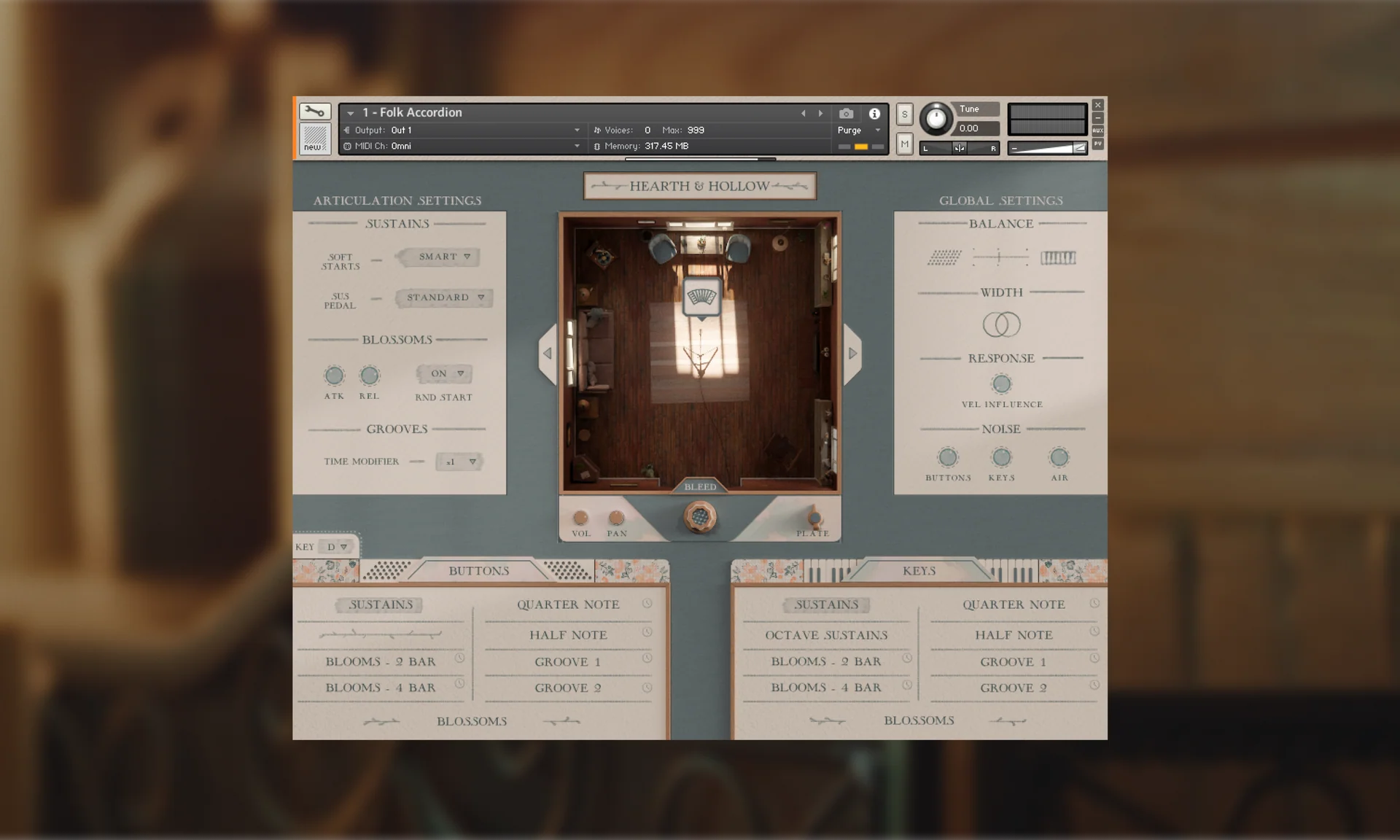Open the SUS PEDAL Standard dropdown
The image size is (1400, 840).
443,297
